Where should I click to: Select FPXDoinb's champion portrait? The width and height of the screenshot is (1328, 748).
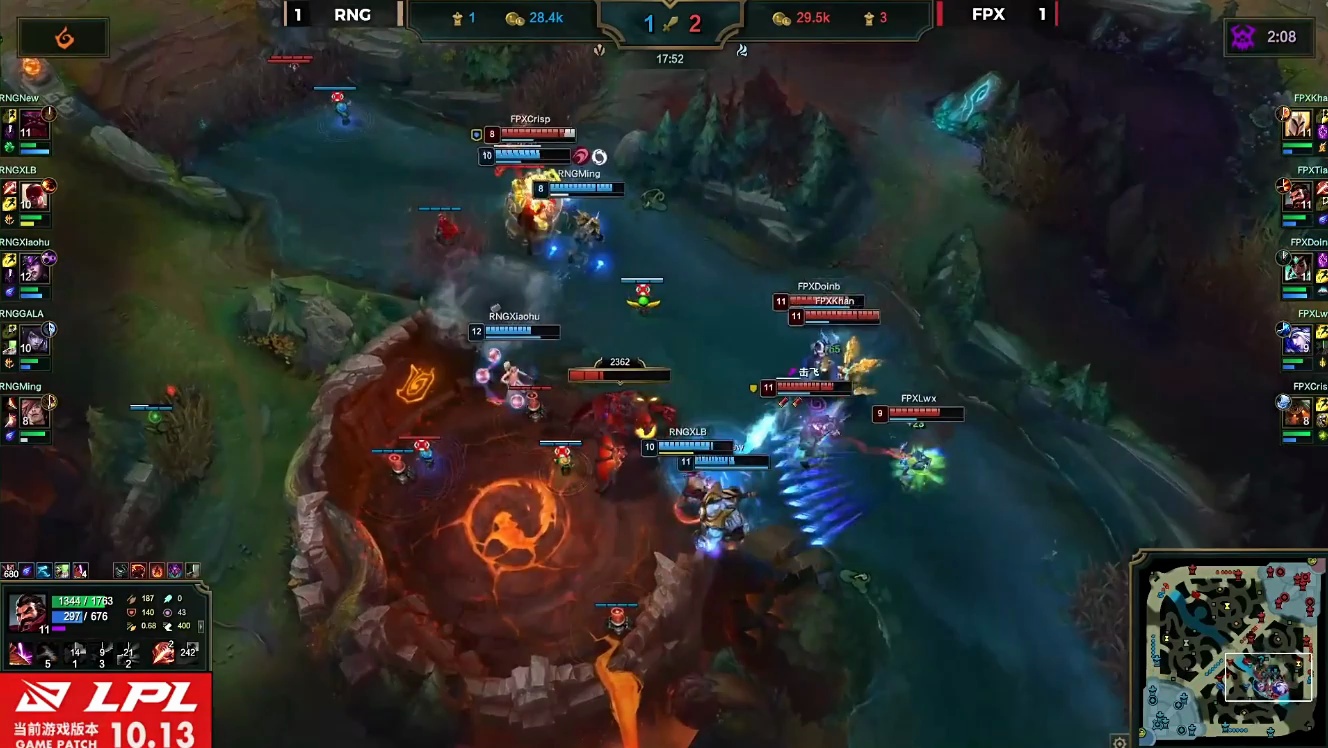click(1298, 268)
